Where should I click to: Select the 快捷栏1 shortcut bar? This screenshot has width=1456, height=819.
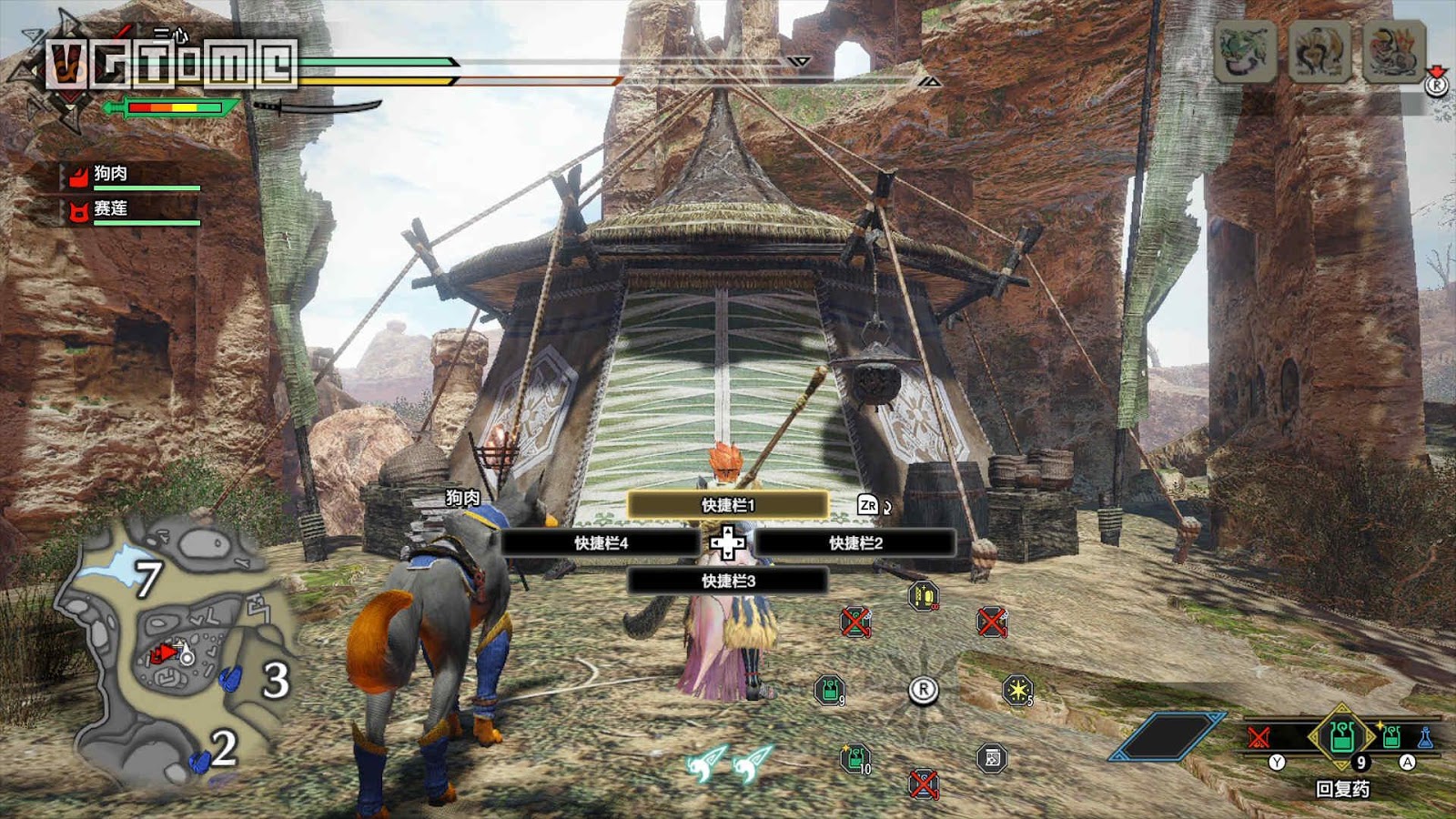pyautogui.click(x=727, y=505)
